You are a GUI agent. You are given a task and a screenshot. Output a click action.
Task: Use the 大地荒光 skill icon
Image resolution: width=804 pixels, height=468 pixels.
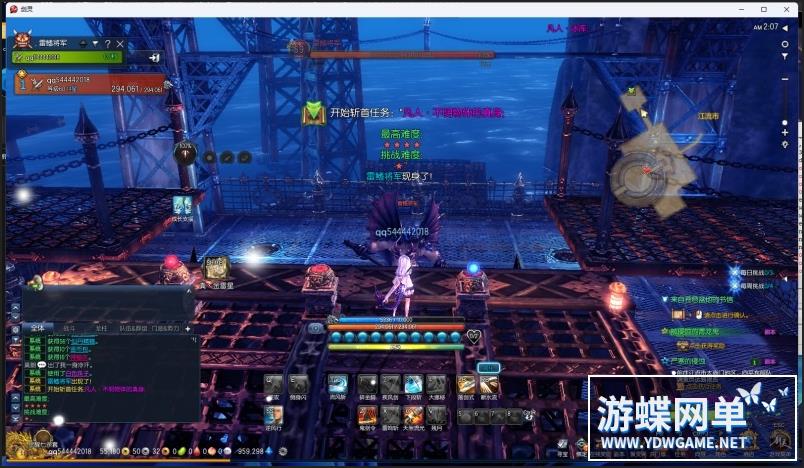[x=413, y=414]
